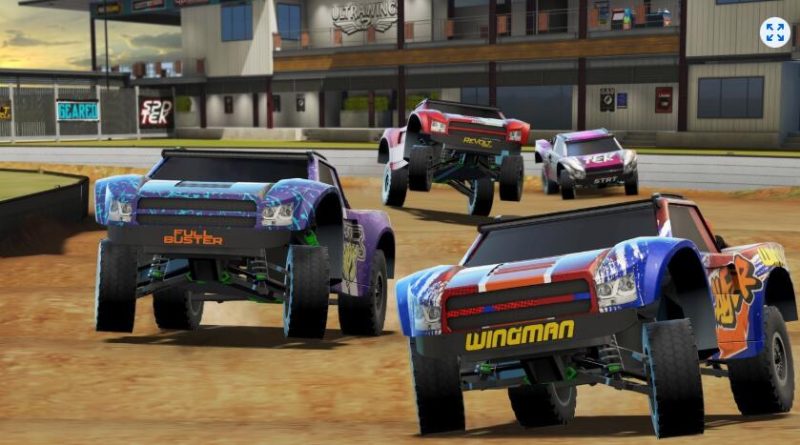
Task: Expand the image to fullscreen view
Action: [x=774, y=32]
